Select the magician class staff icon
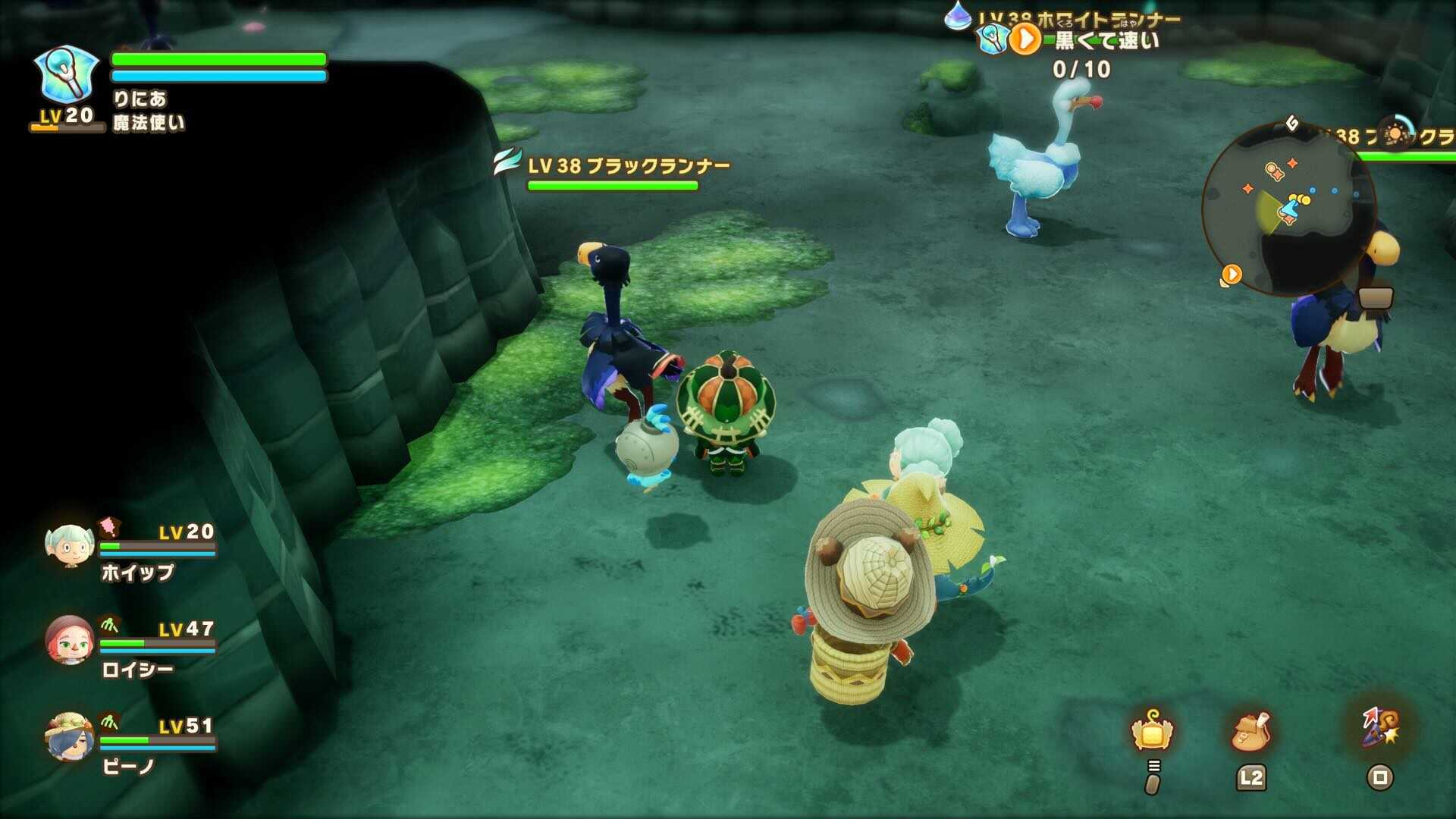The height and width of the screenshot is (819, 1456). (x=67, y=74)
